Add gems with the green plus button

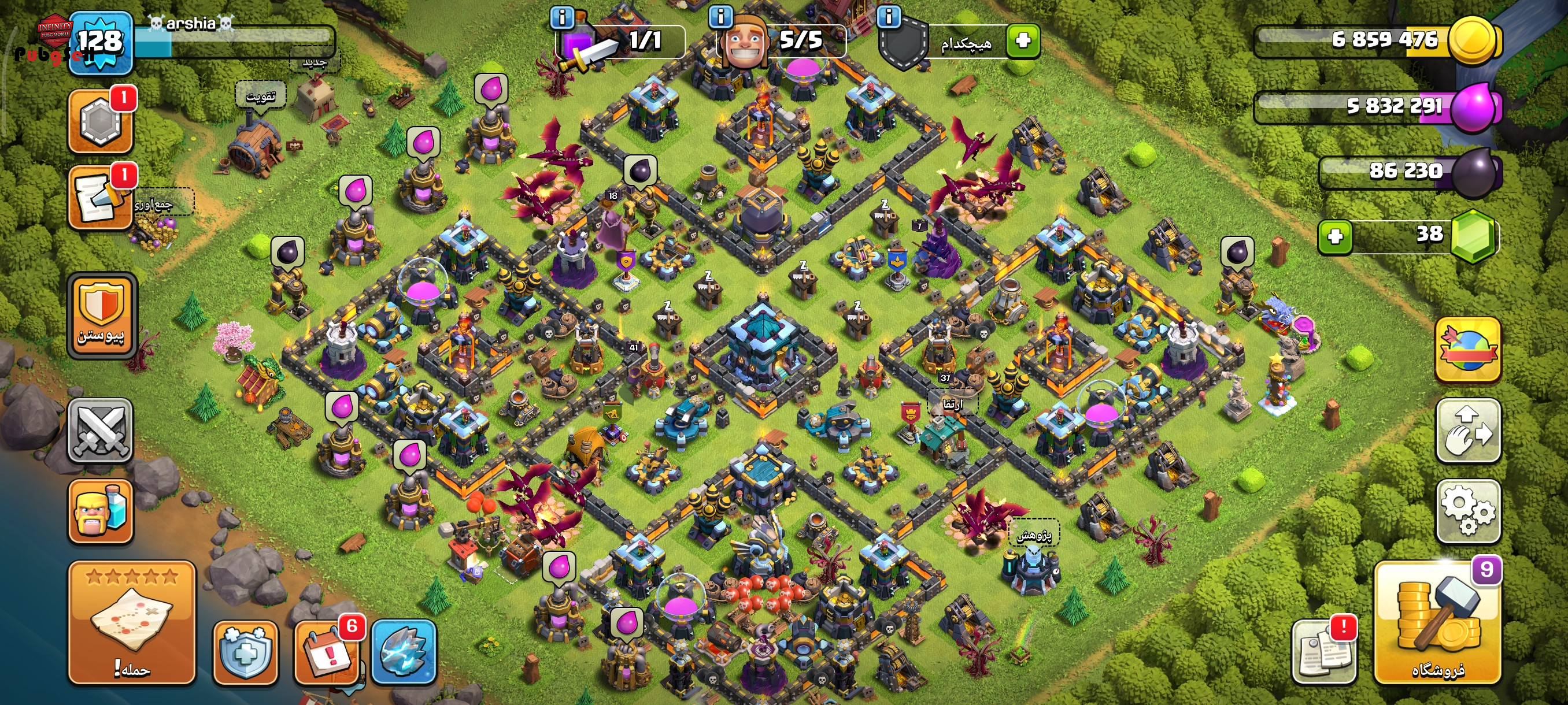(x=1335, y=236)
